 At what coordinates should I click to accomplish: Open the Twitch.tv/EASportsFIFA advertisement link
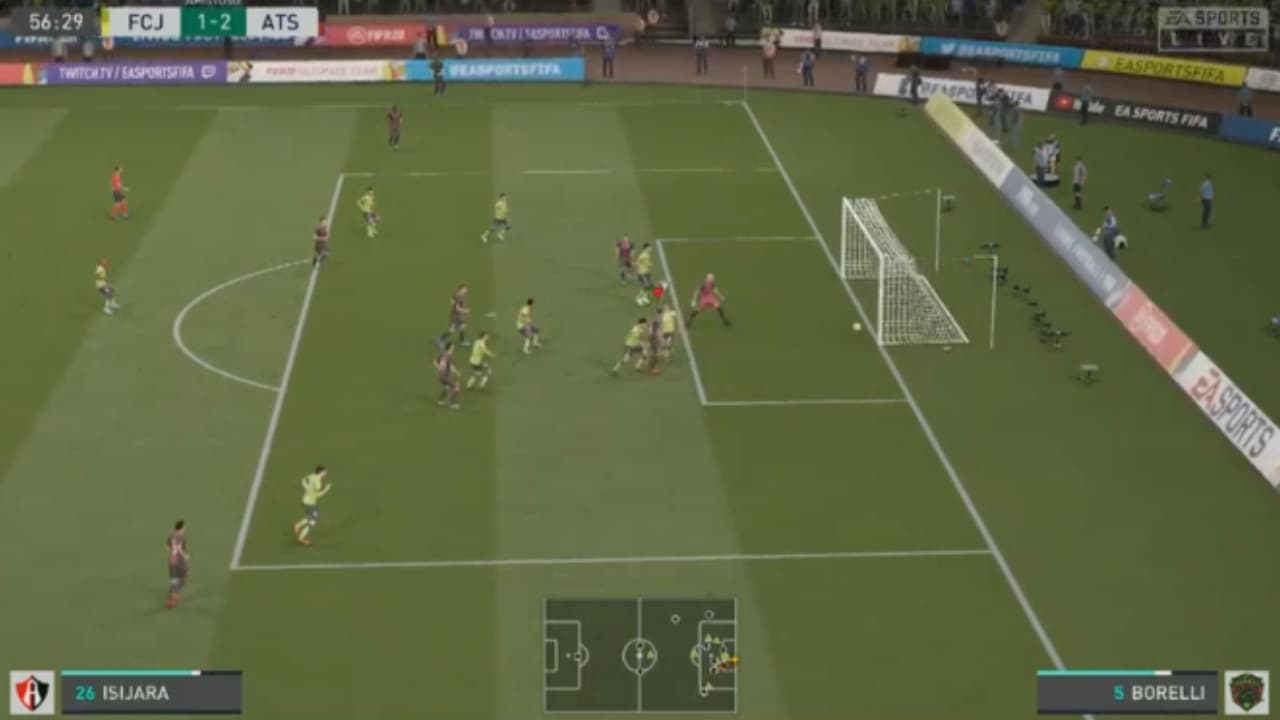tap(130, 70)
